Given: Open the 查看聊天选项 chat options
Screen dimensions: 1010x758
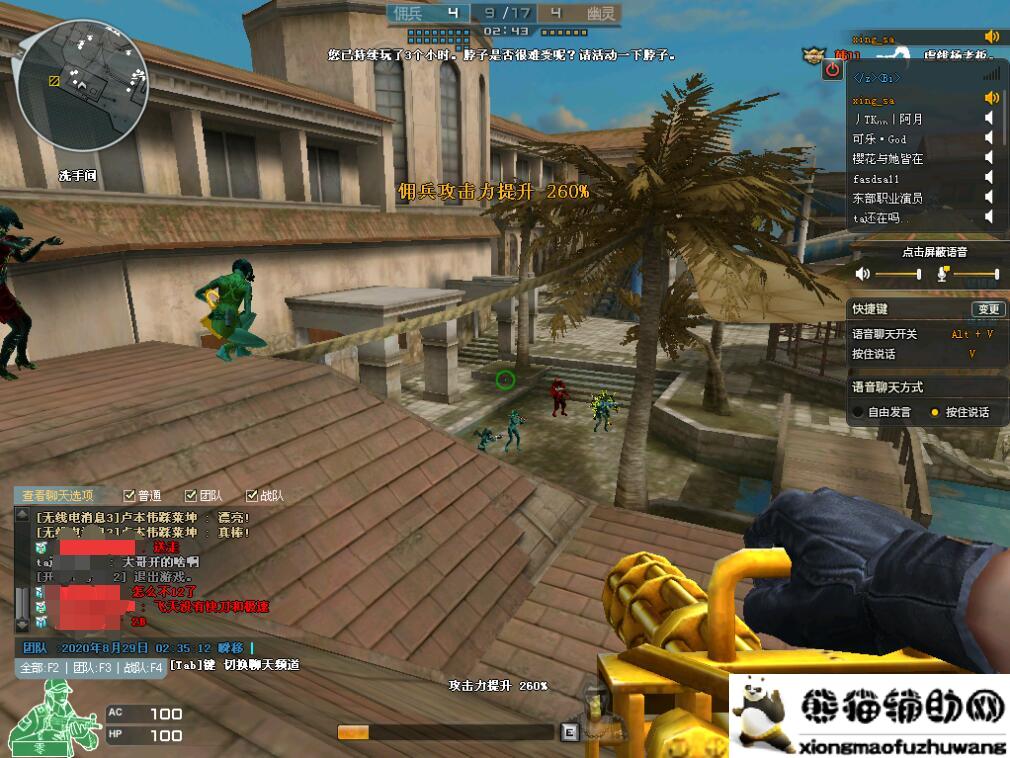Looking at the screenshot, I should pos(58,495).
